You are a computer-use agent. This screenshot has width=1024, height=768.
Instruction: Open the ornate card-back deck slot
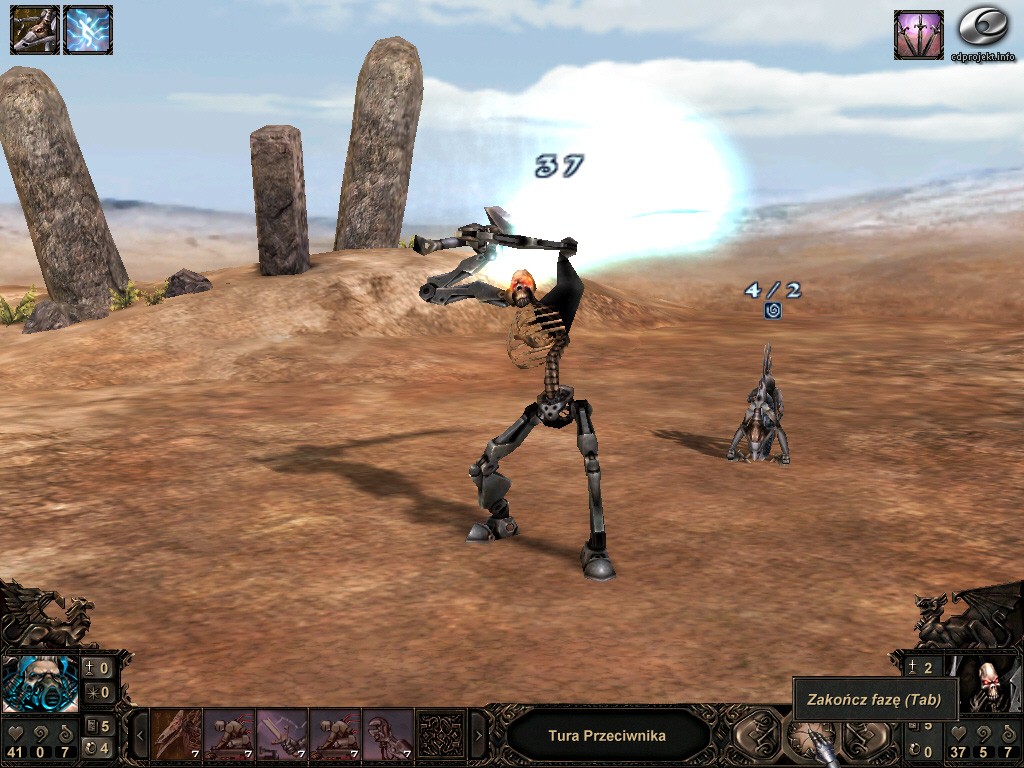[x=440, y=736]
